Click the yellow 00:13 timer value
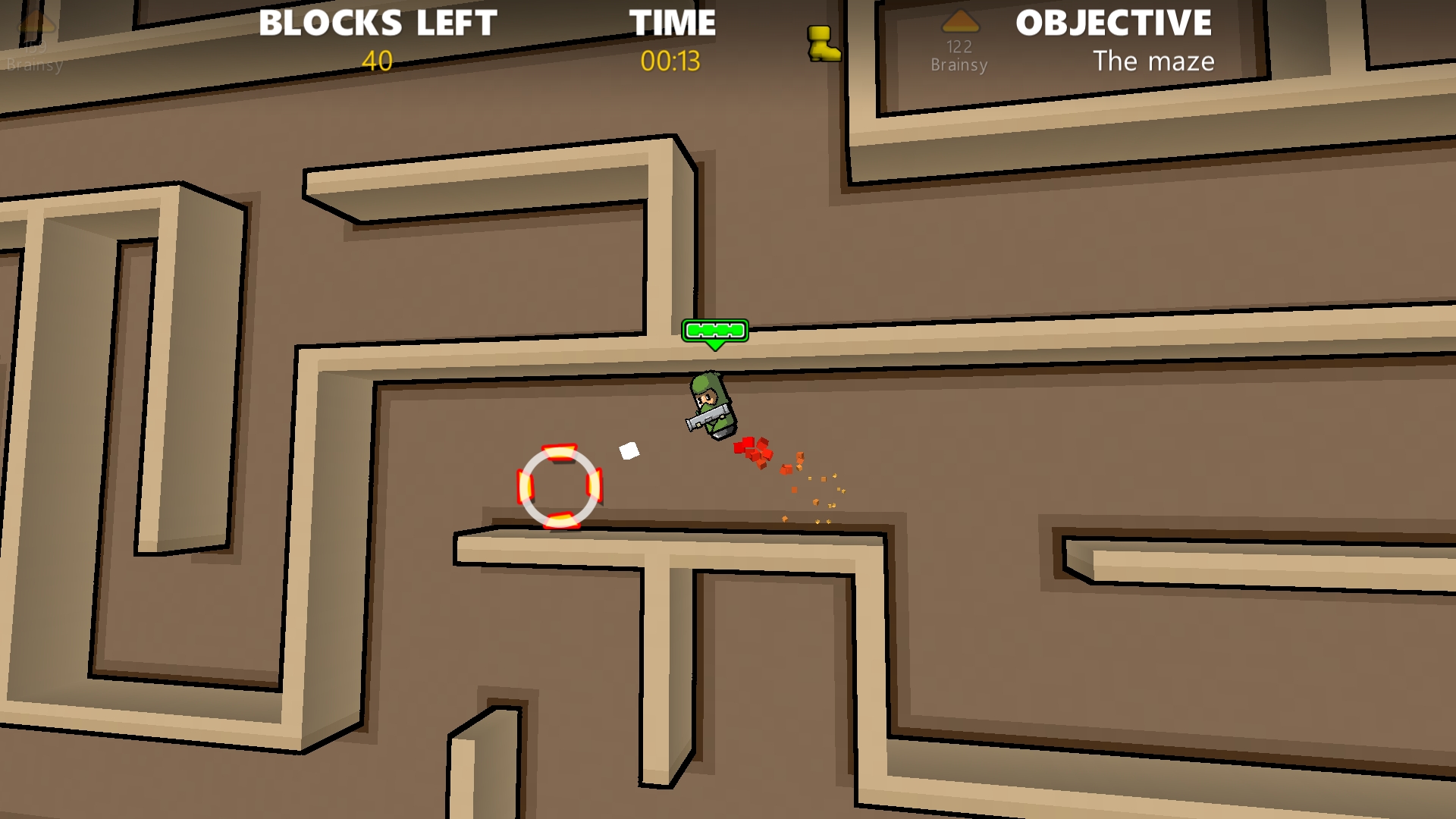Screen dimensions: 1456x819 [672, 61]
